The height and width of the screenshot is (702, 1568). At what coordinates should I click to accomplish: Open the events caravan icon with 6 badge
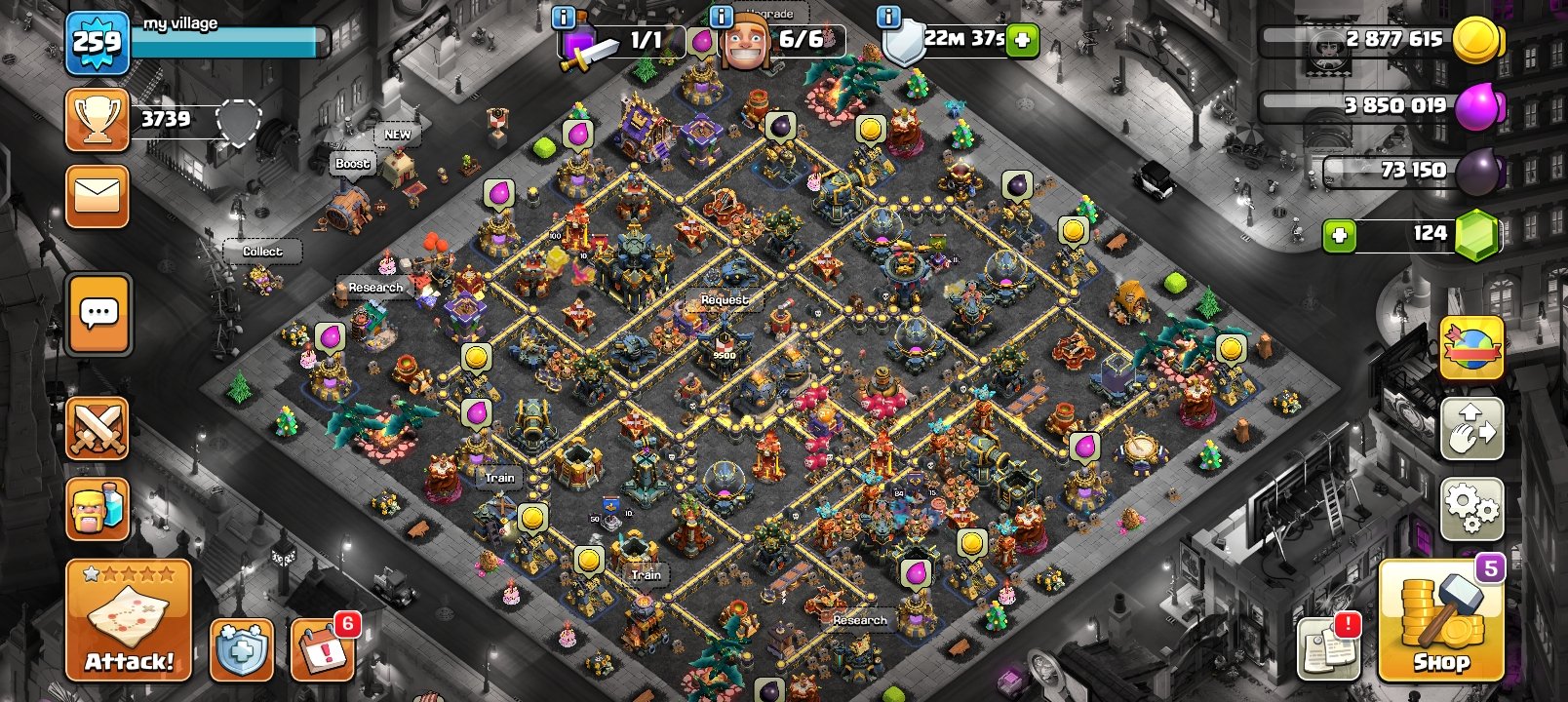pyautogui.click(x=322, y=647)
